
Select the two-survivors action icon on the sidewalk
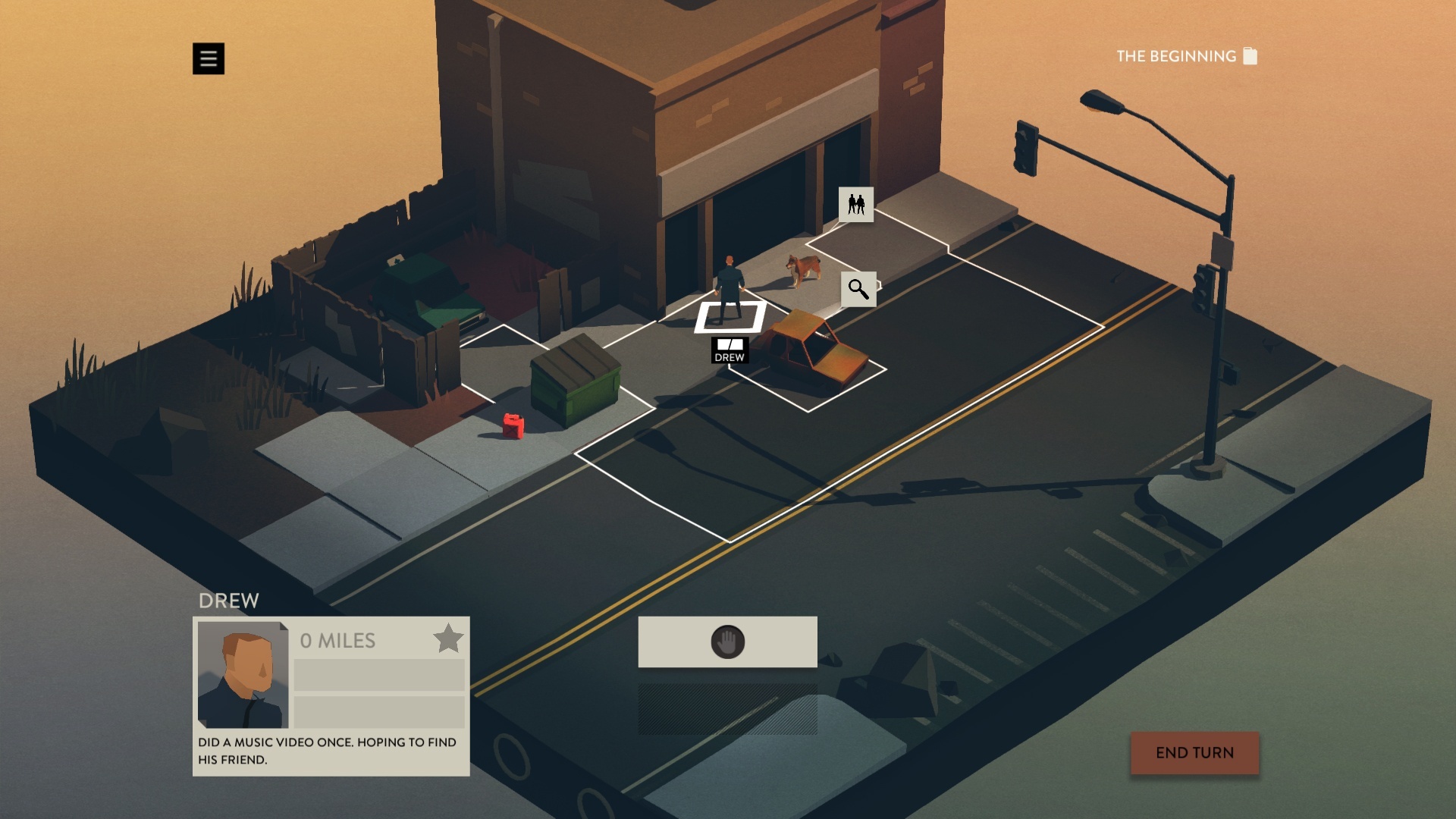856,206
